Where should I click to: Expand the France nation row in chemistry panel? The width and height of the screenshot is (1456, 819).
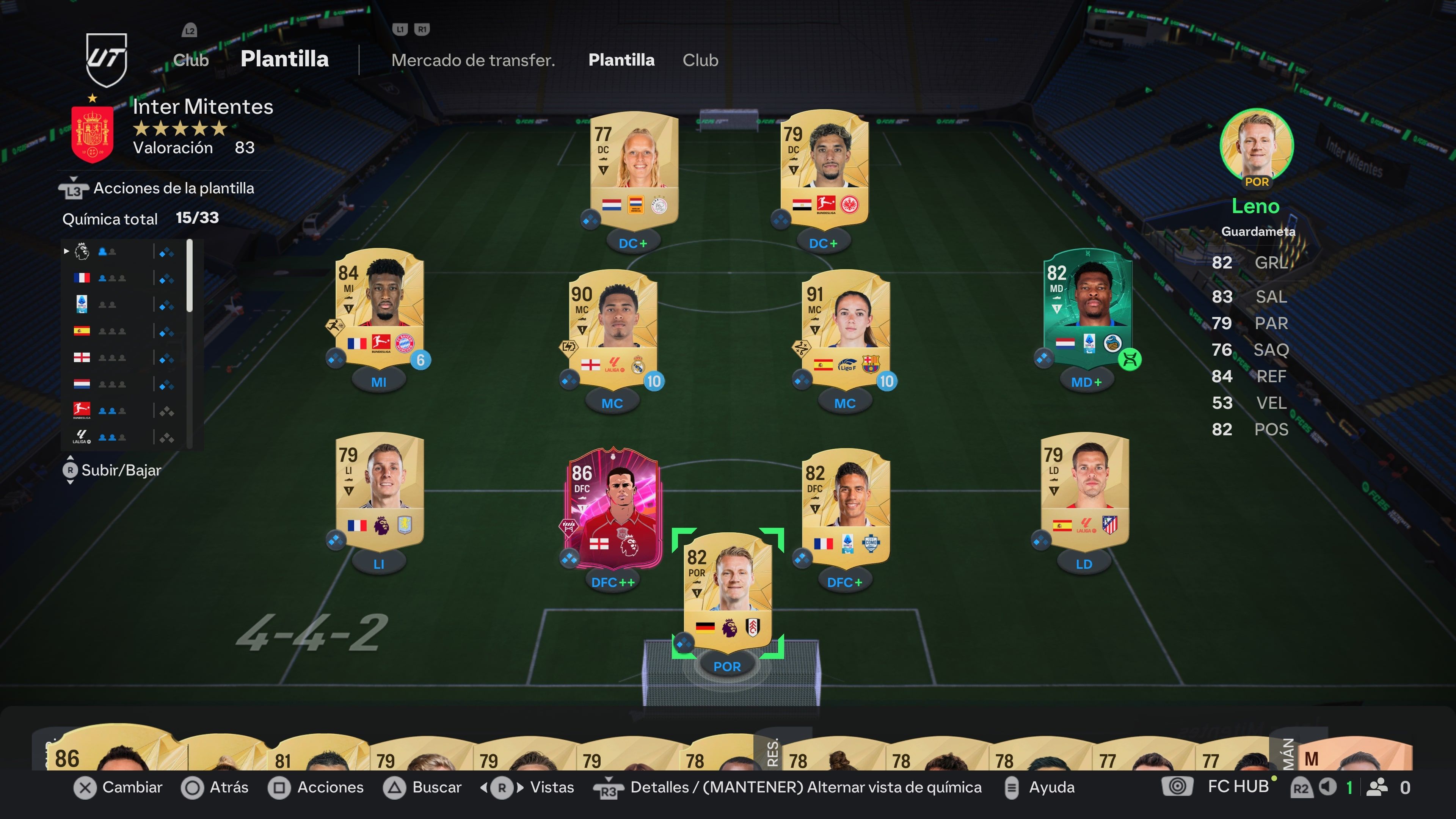point(82,278)
